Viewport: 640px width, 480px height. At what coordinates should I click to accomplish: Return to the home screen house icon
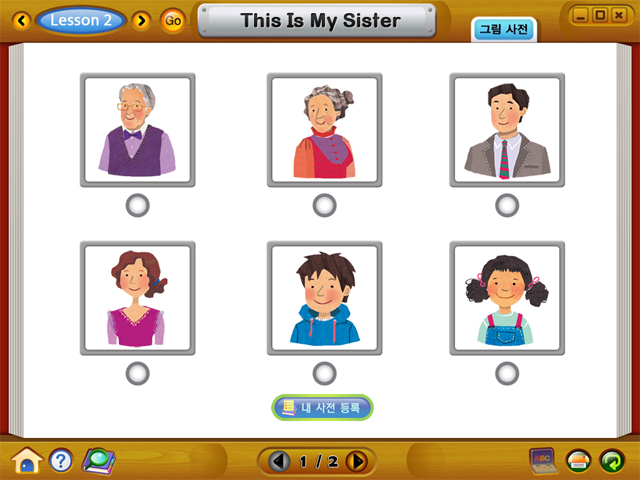[27, 460]
